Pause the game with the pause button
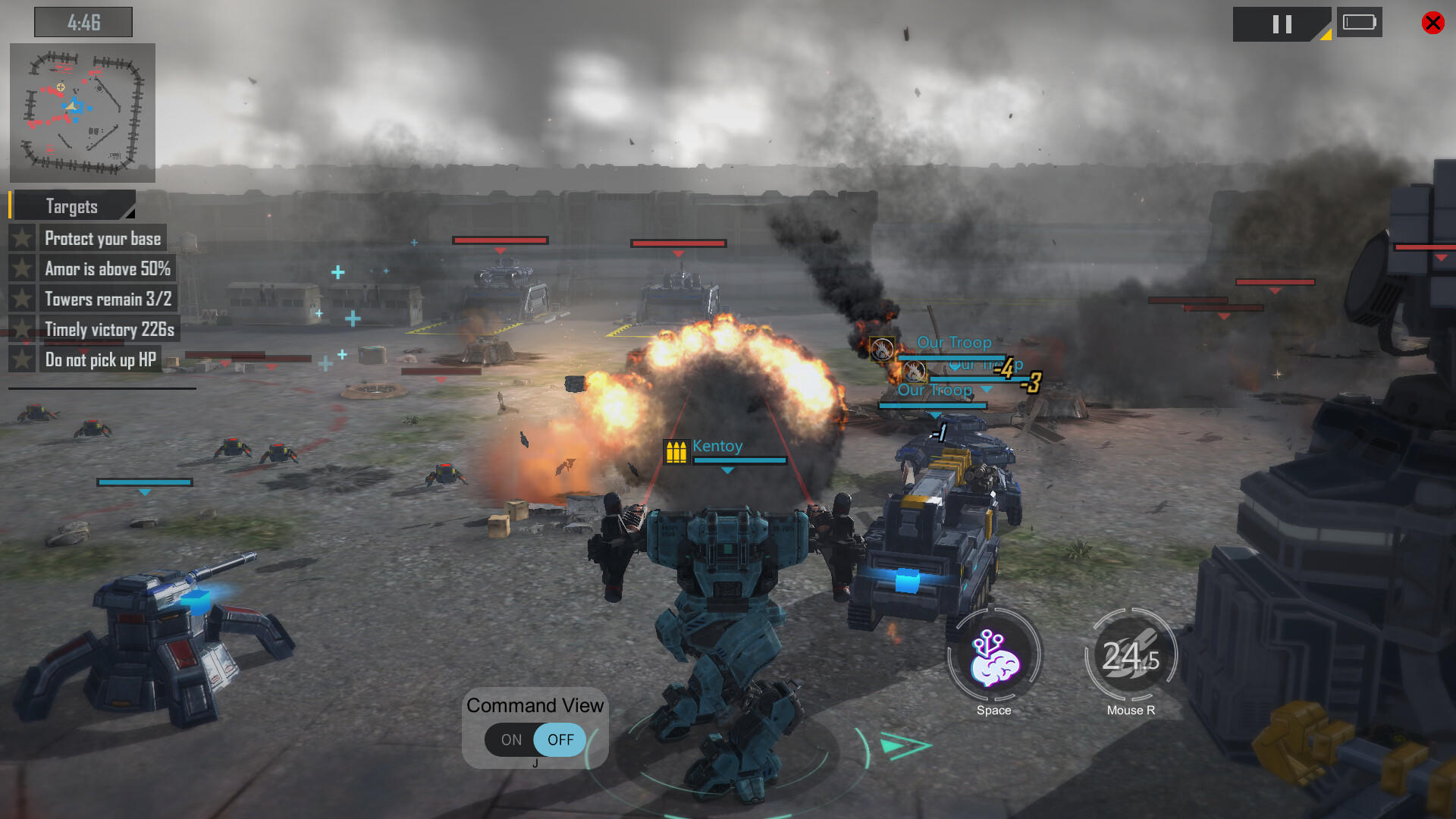 (1282, 24)
